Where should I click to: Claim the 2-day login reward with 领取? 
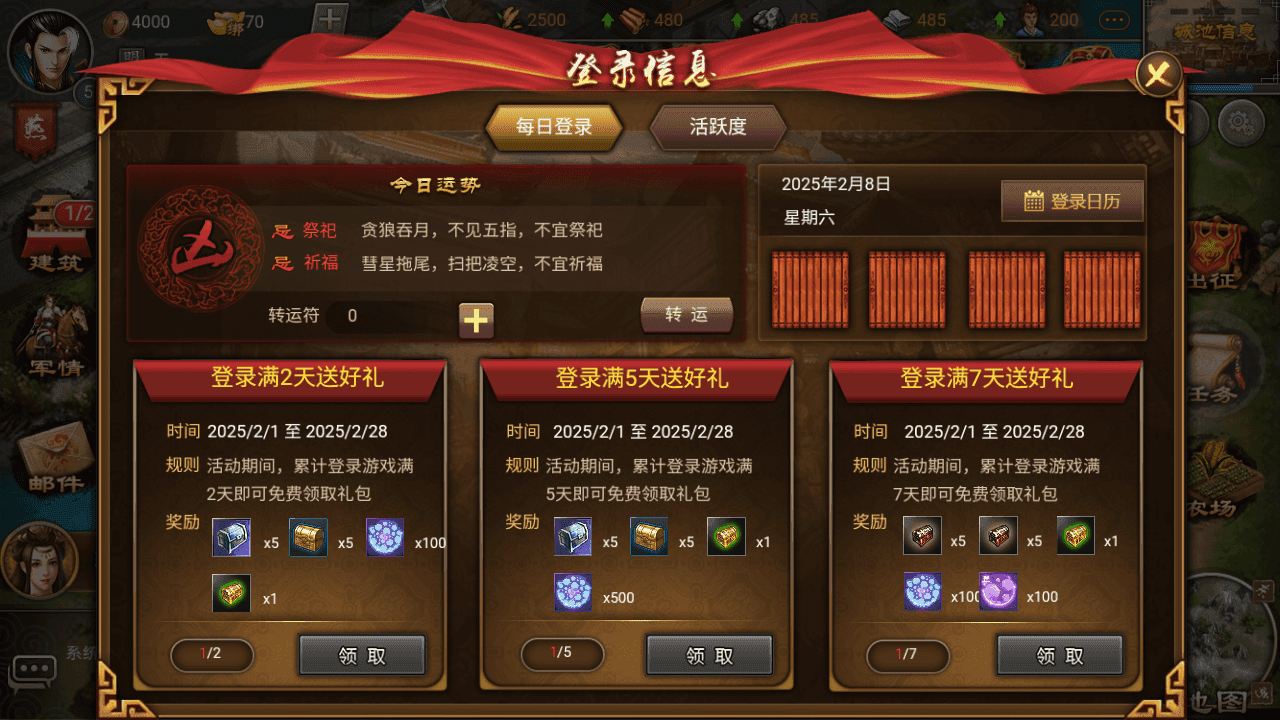(x=361, y=655)
